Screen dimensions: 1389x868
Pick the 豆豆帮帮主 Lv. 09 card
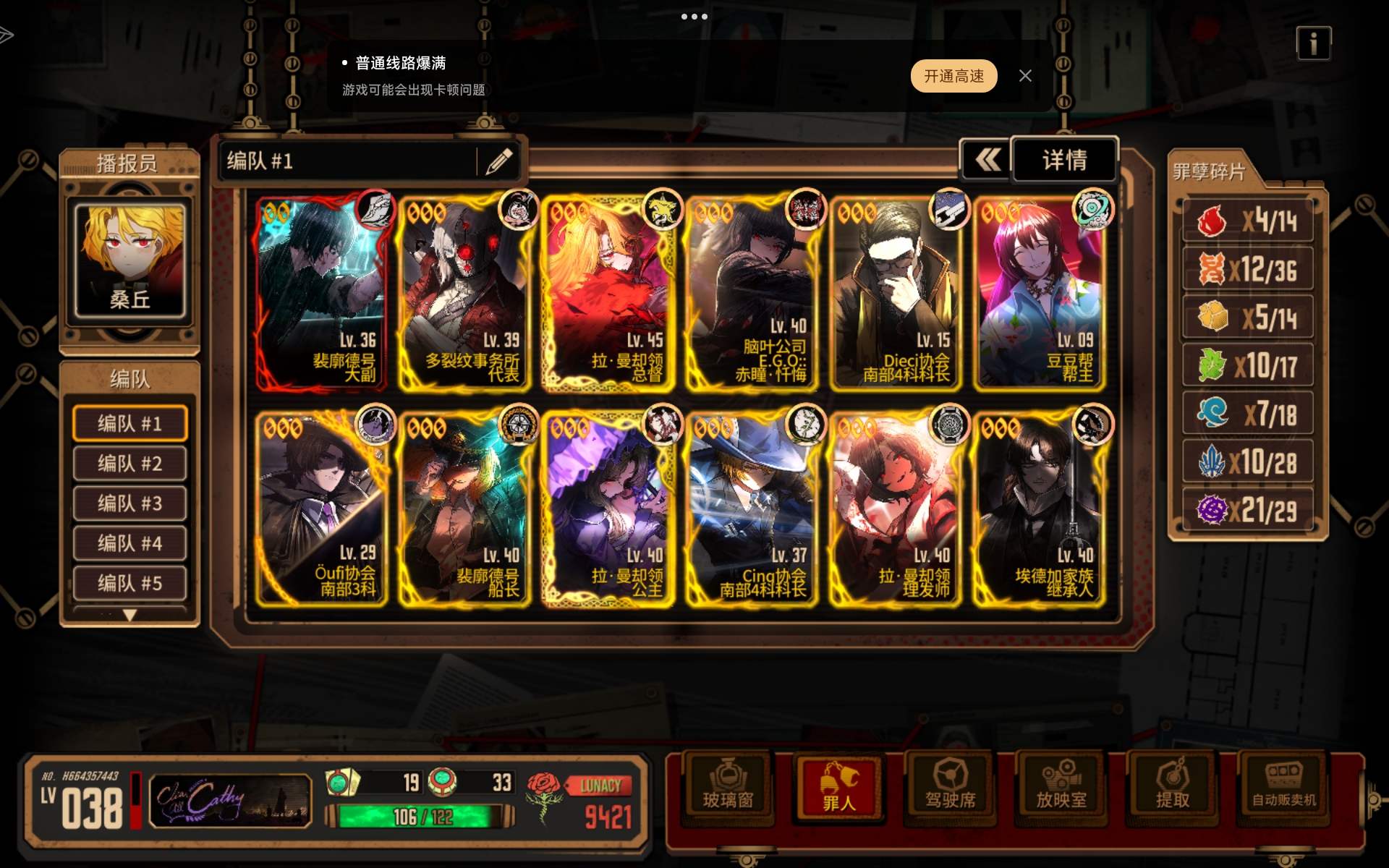[1040, 293]
